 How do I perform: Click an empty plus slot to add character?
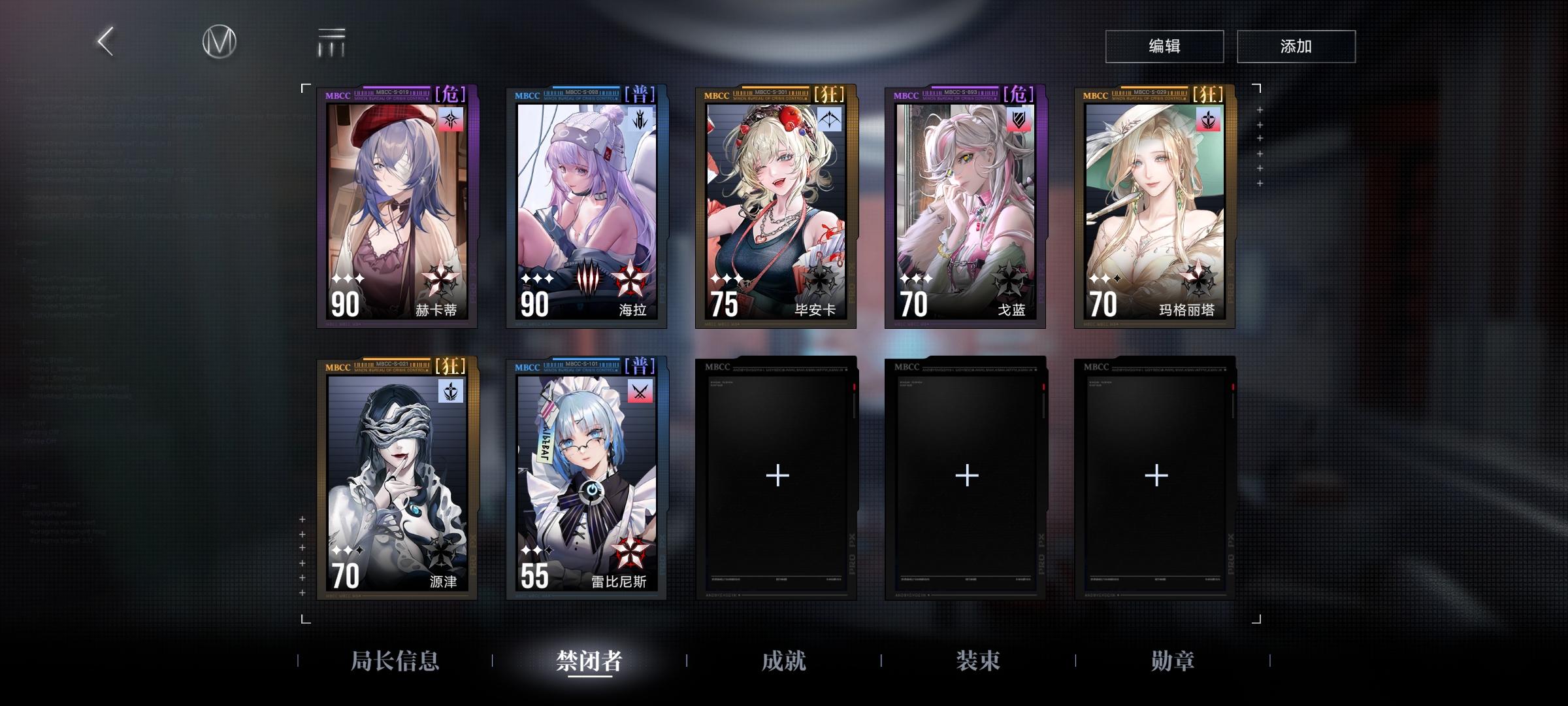(x=776, y=475)
